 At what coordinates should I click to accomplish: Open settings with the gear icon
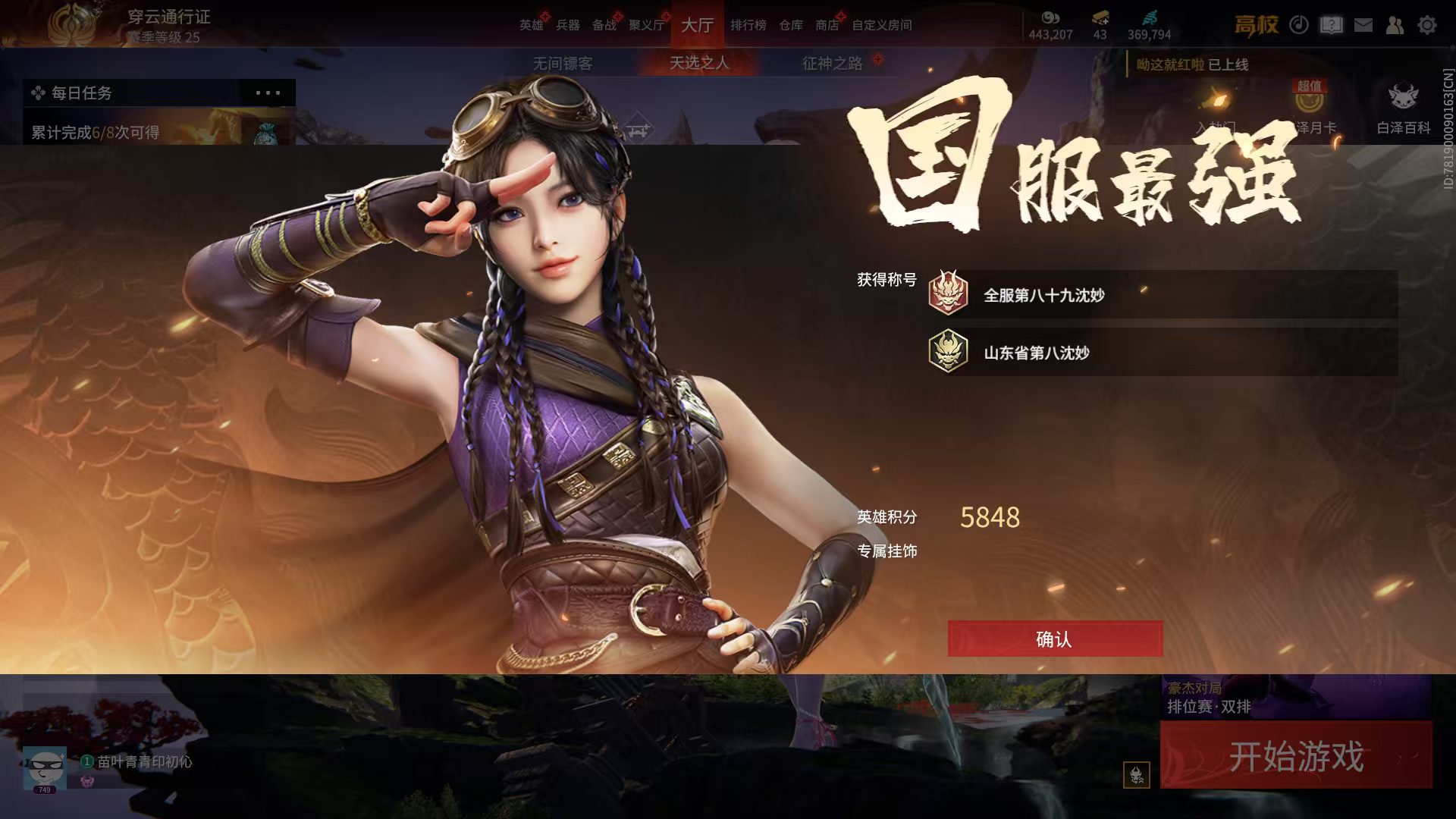[1427, 25]
